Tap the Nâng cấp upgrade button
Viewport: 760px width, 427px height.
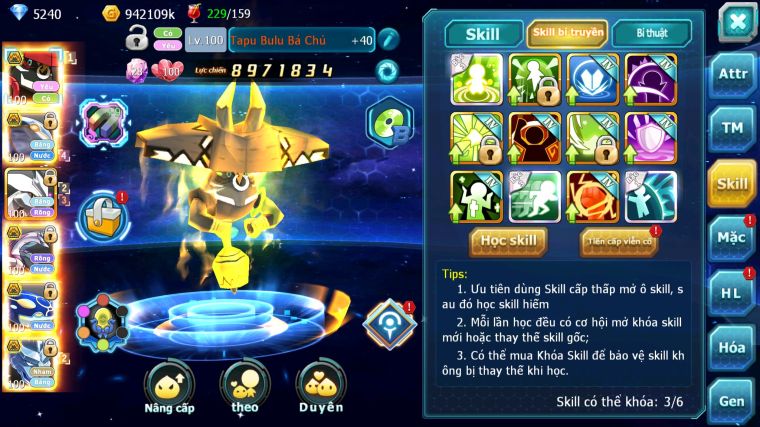pos(167,388)
